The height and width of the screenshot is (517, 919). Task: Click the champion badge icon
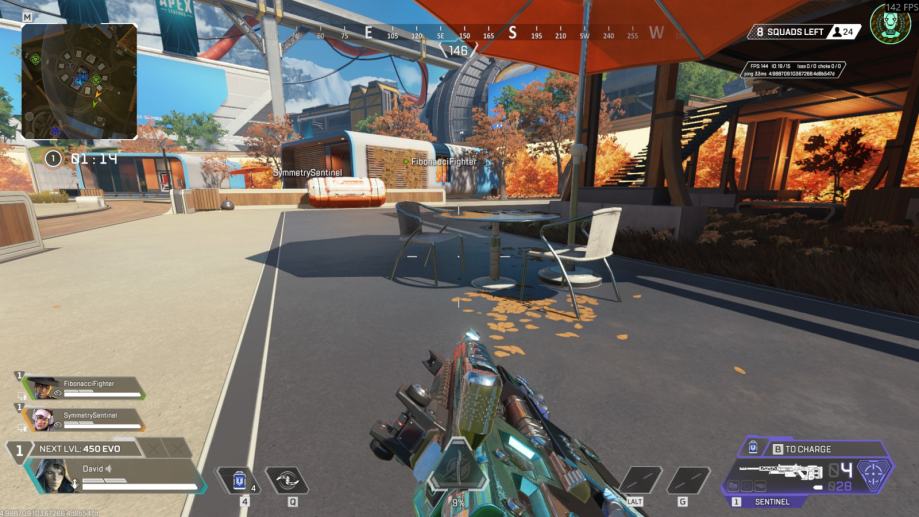889,23
